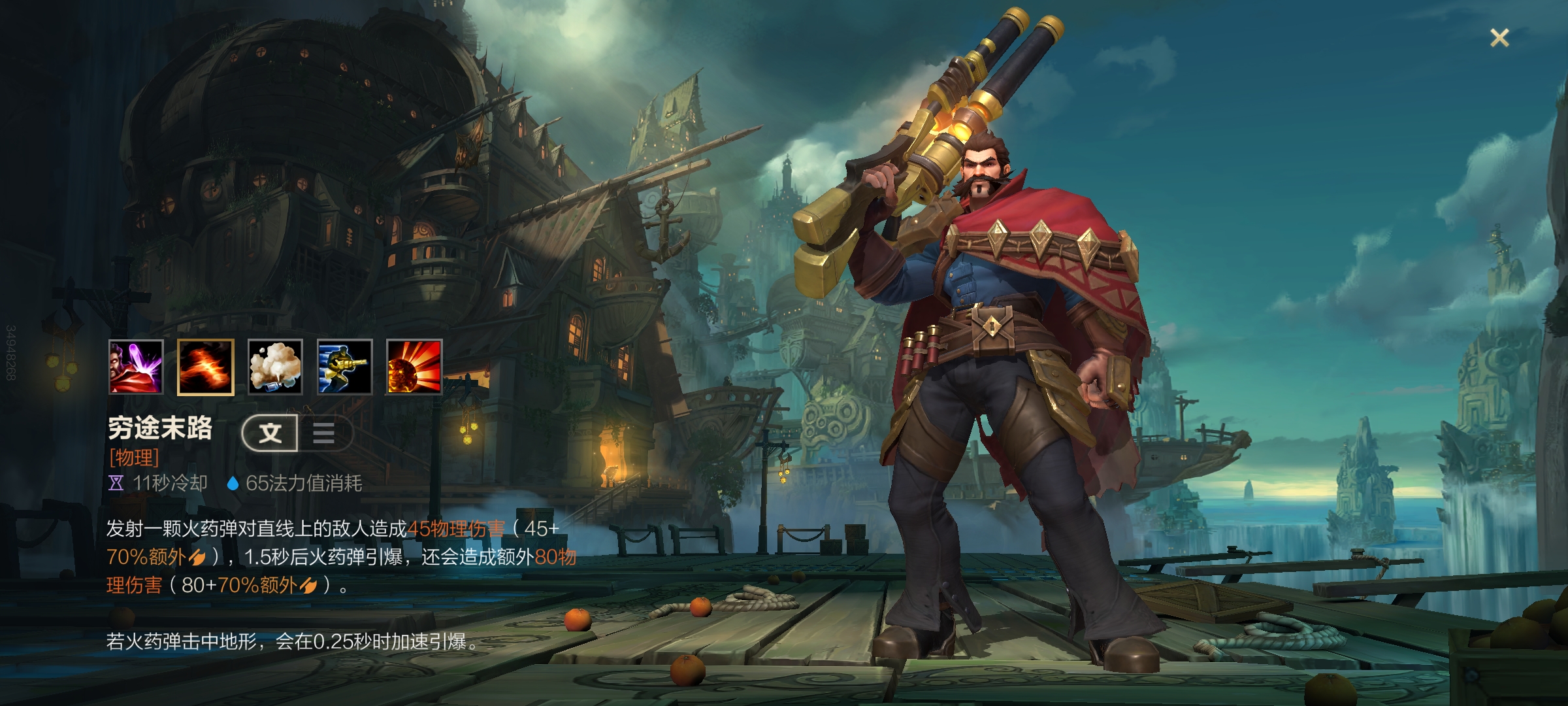This screenshot has width=1568, height=706.
Task: Close the champion ability detail screen
Action: (1499, 38)
